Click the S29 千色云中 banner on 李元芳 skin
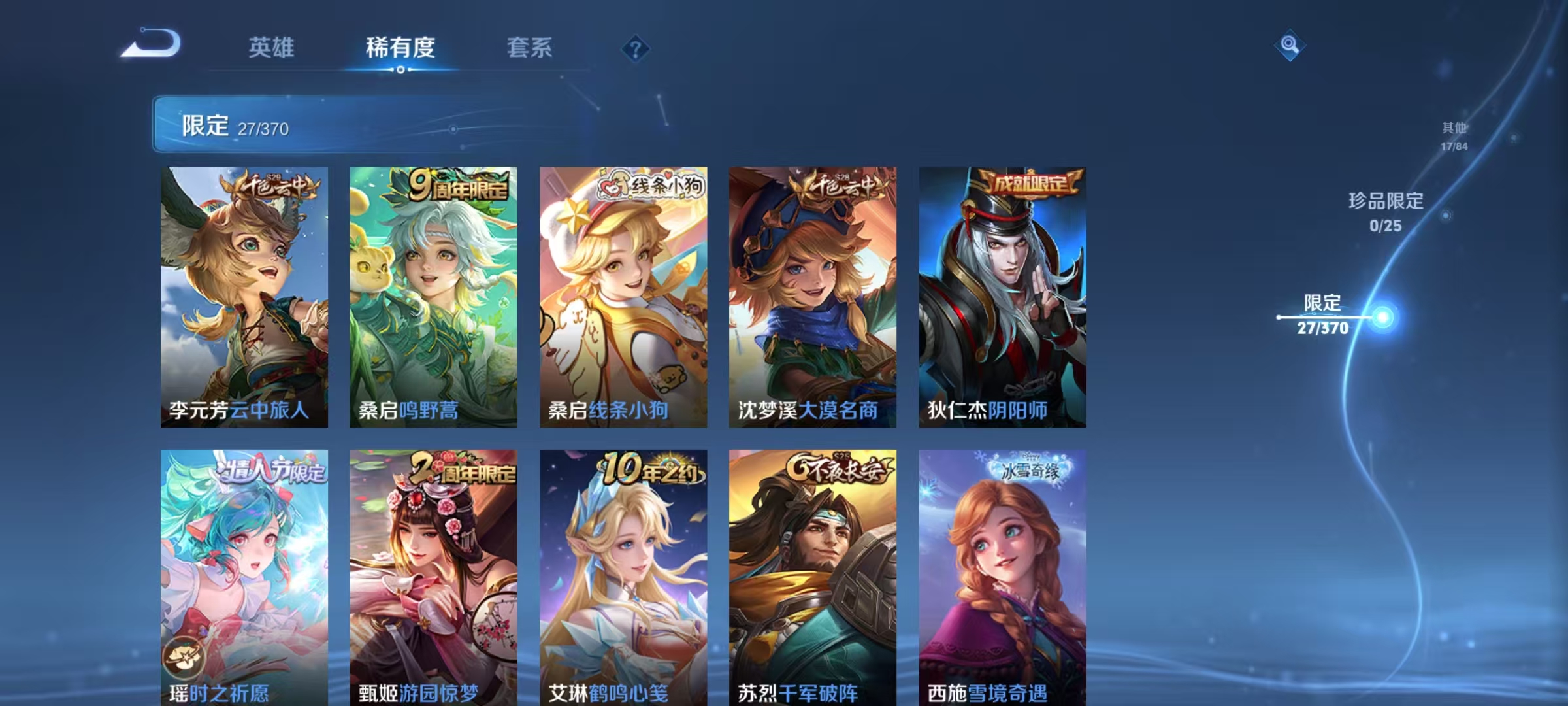Viewport: 1568px width, 706px height. [268, 184]
